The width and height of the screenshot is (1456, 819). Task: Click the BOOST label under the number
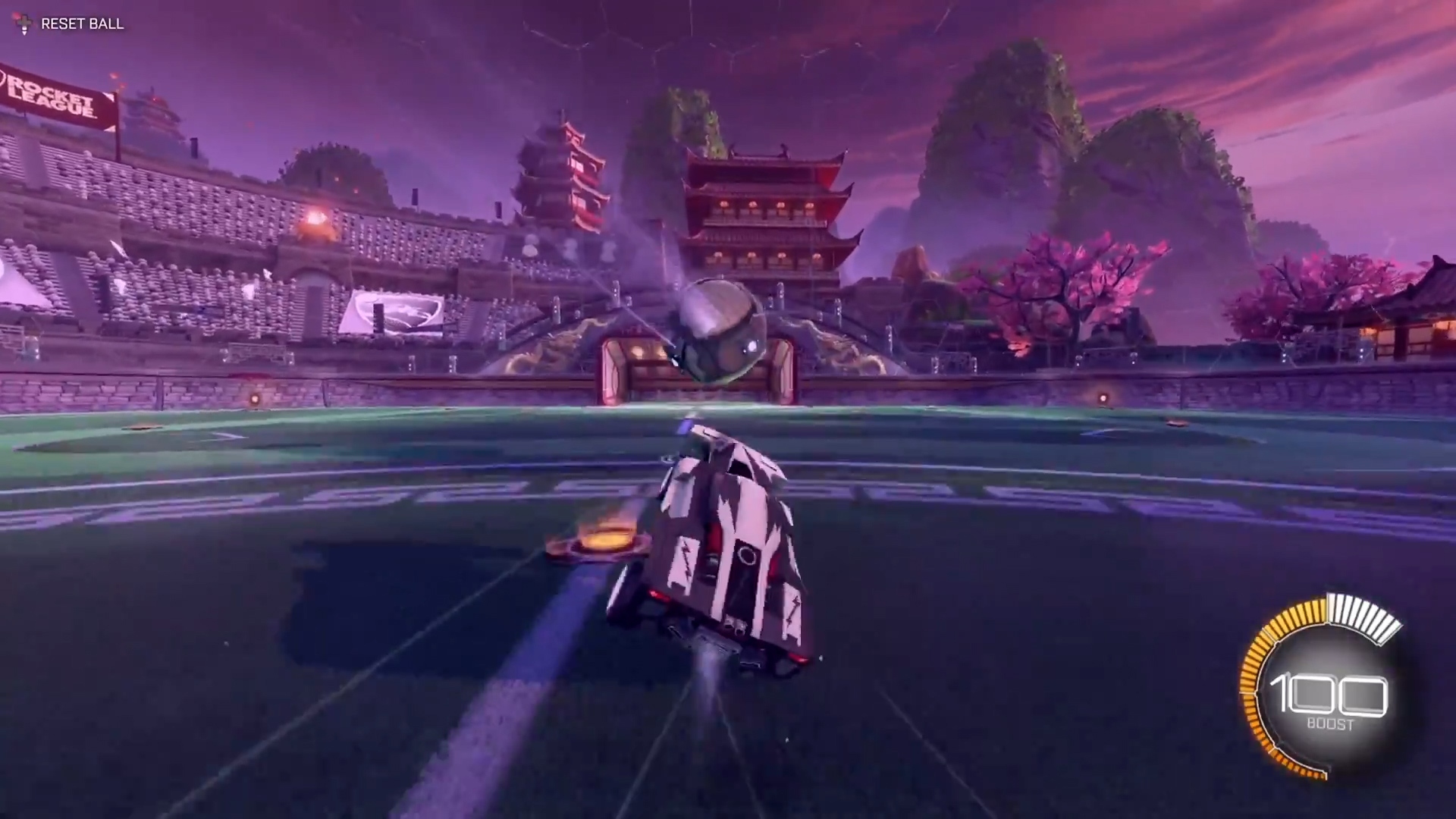pos(1332,724)
